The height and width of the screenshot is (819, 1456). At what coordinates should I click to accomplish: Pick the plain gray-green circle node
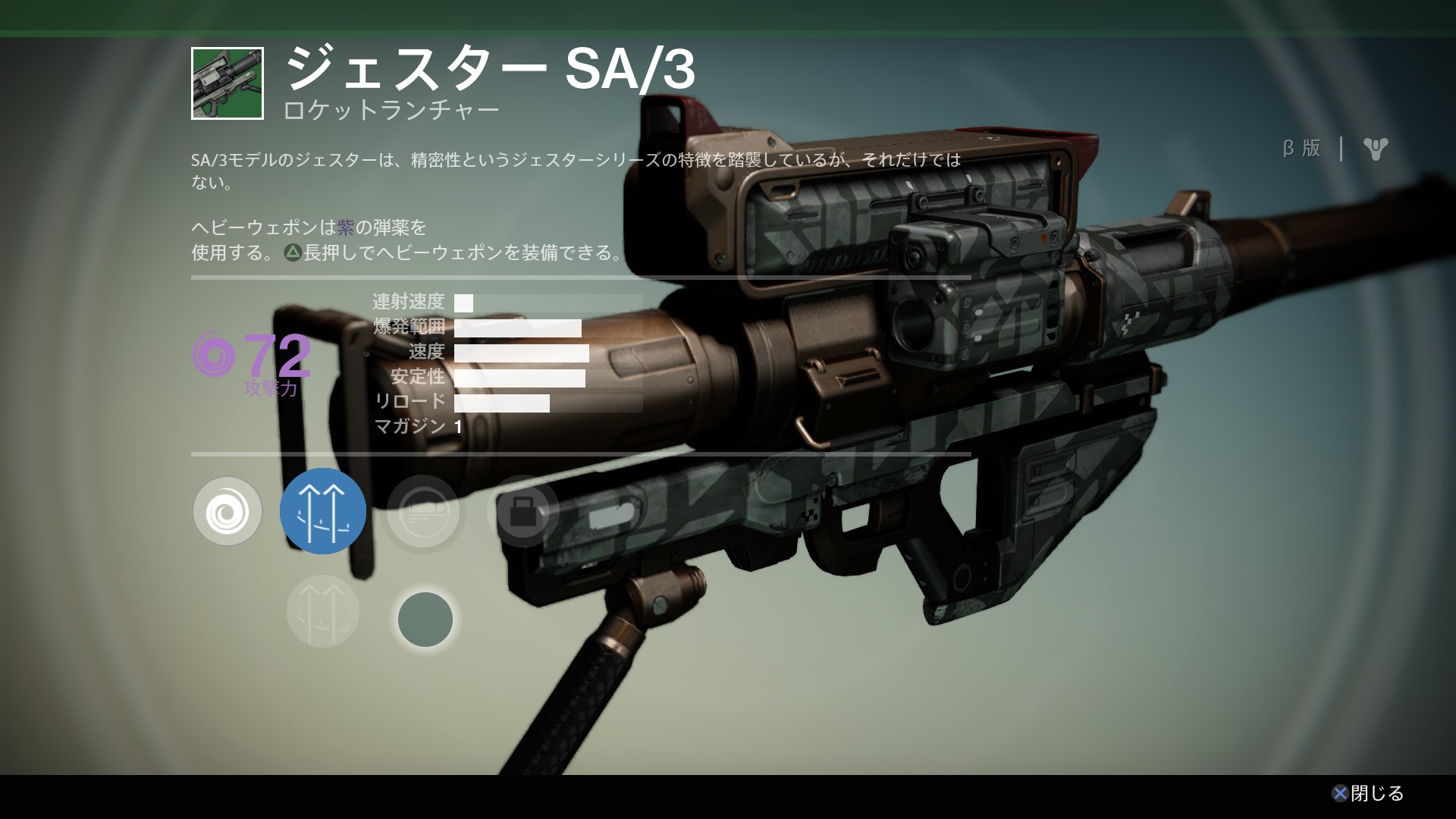(425, 620)
